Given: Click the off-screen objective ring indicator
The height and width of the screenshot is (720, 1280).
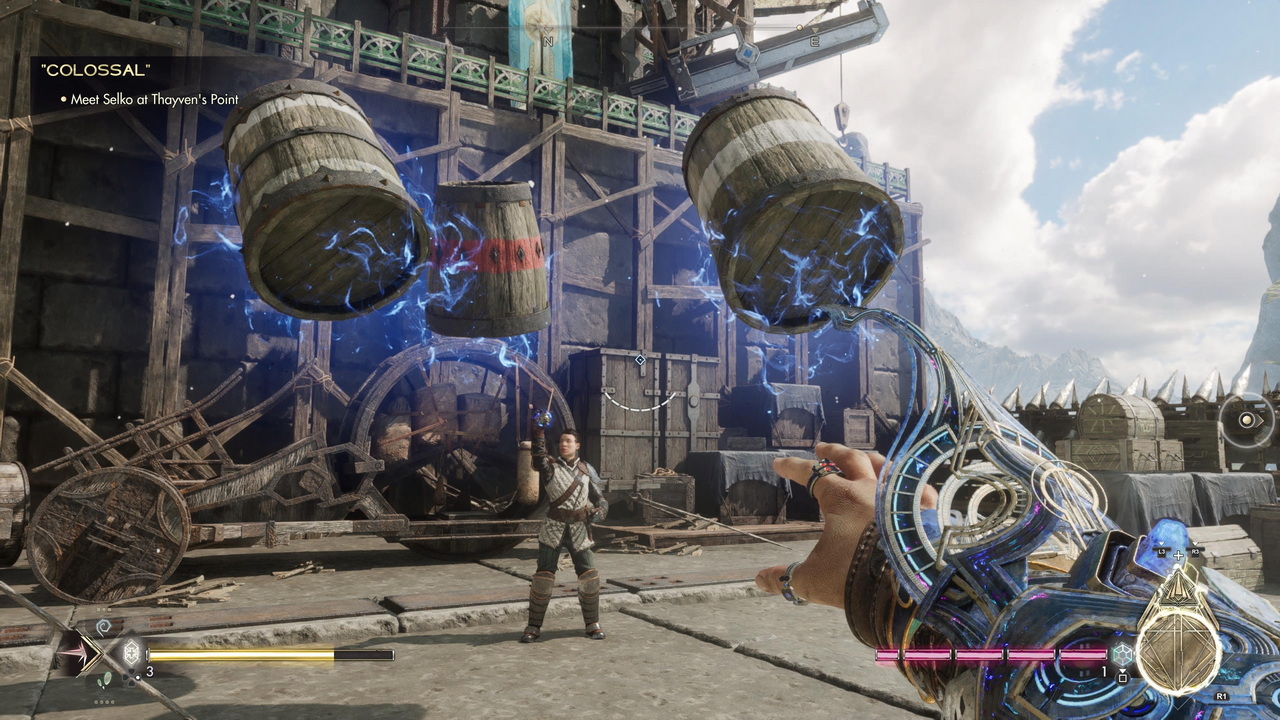Looking at the screenshot, I should click(x=1246, y=420).
